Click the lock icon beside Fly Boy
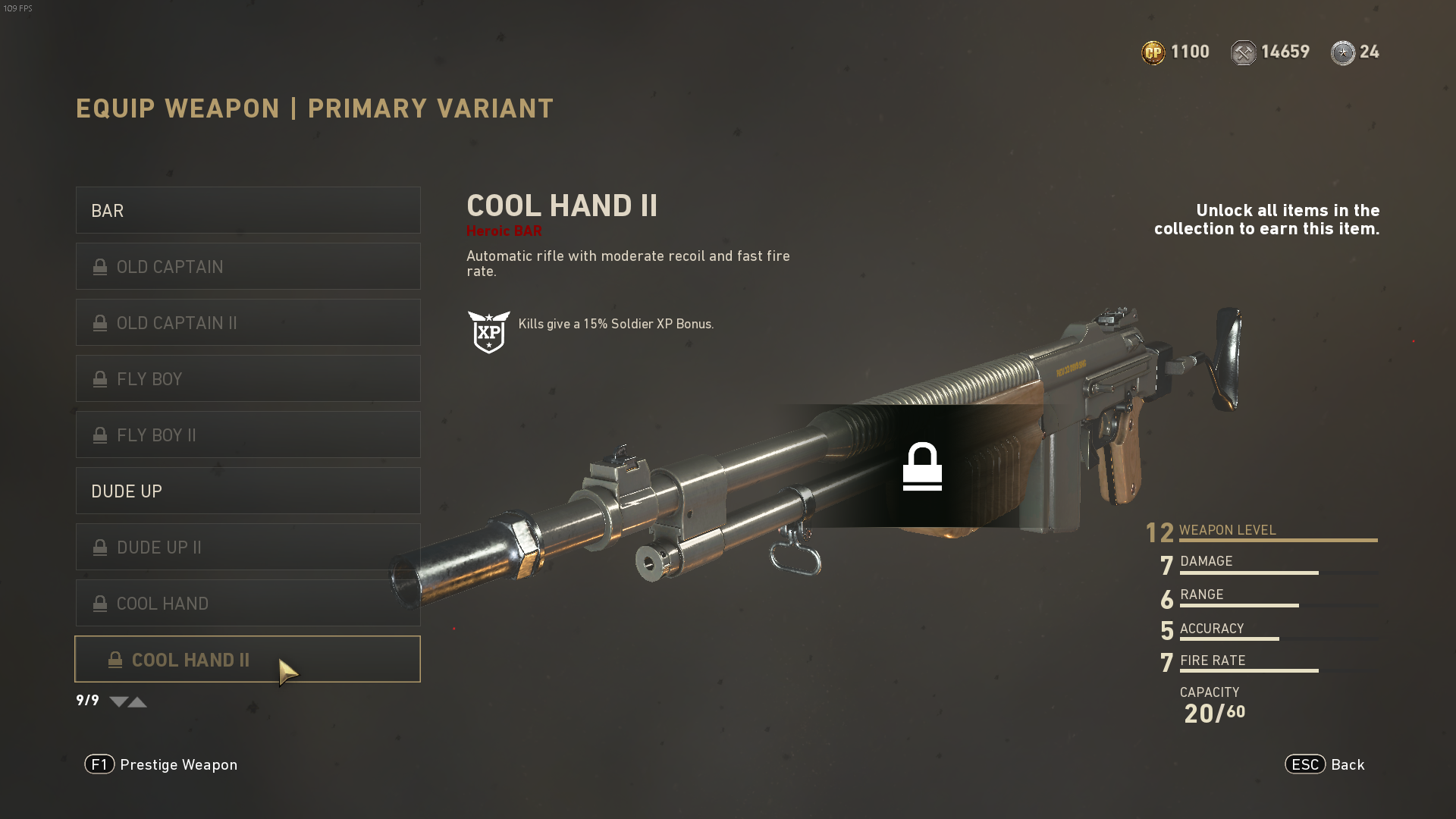 click(99, 378)
